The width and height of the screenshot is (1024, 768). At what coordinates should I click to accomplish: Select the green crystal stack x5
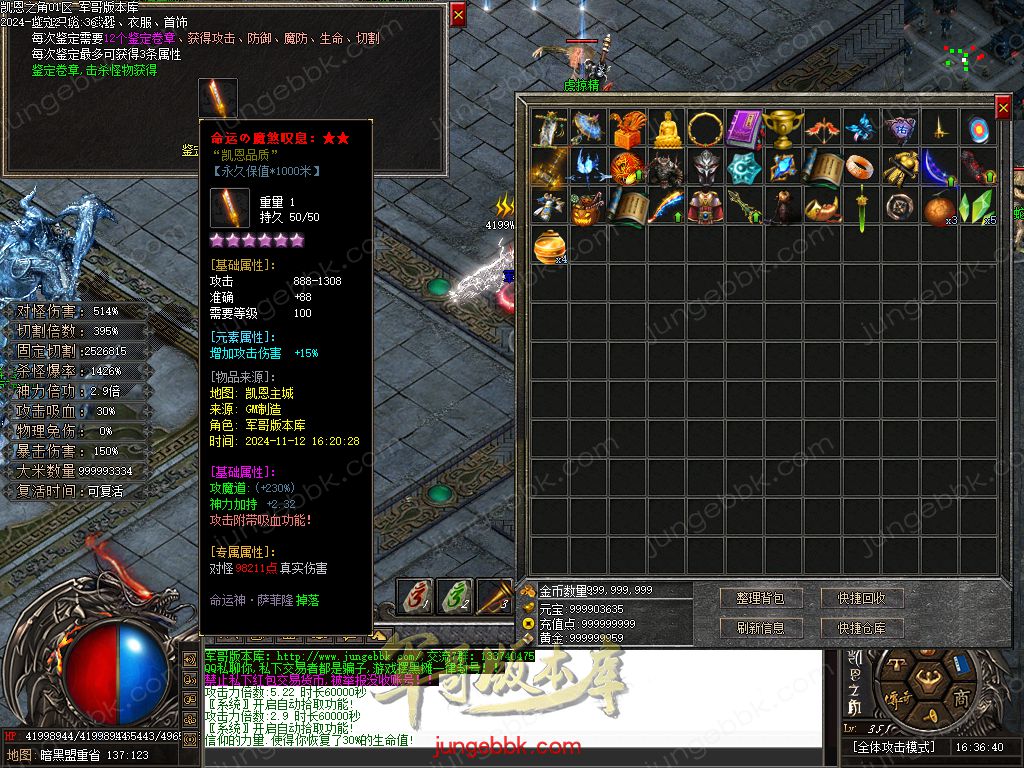click(977, 207)
